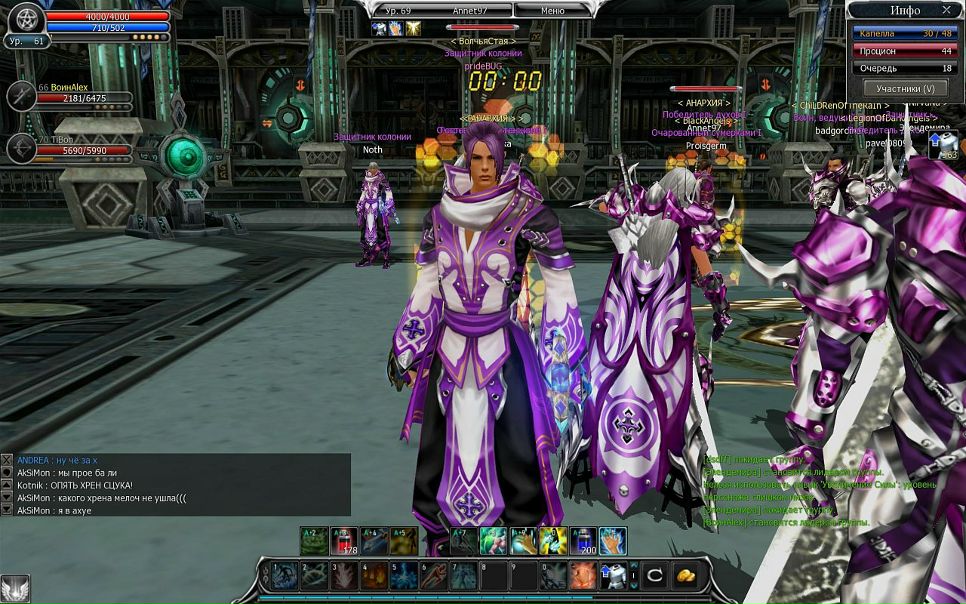Use the red potion with 178 count
This screenshot has height=604, width=966.
point(345,541)
